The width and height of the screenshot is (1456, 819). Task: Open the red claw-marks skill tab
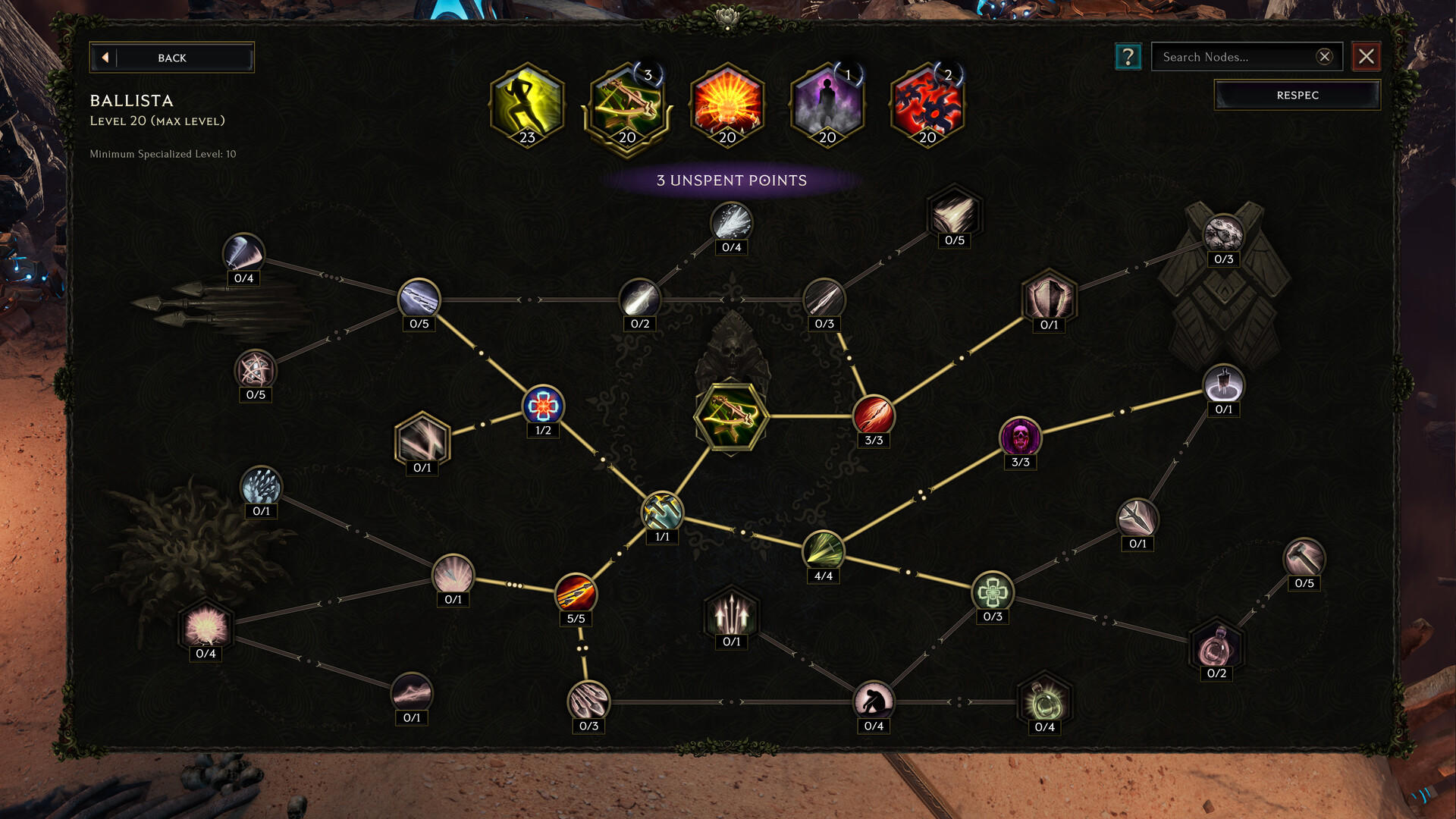pos(926,106)
